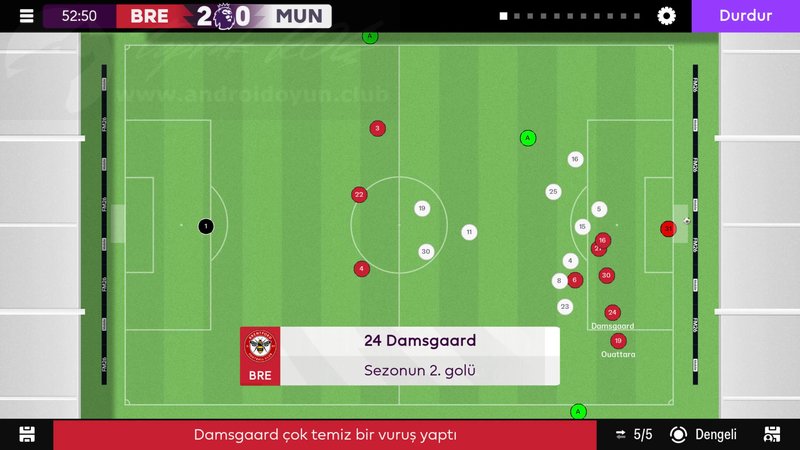The width and height of the screenshot is (800, 450).
Task: Open the substitutions 5/5 panel
Action: (x=633, y=434)
